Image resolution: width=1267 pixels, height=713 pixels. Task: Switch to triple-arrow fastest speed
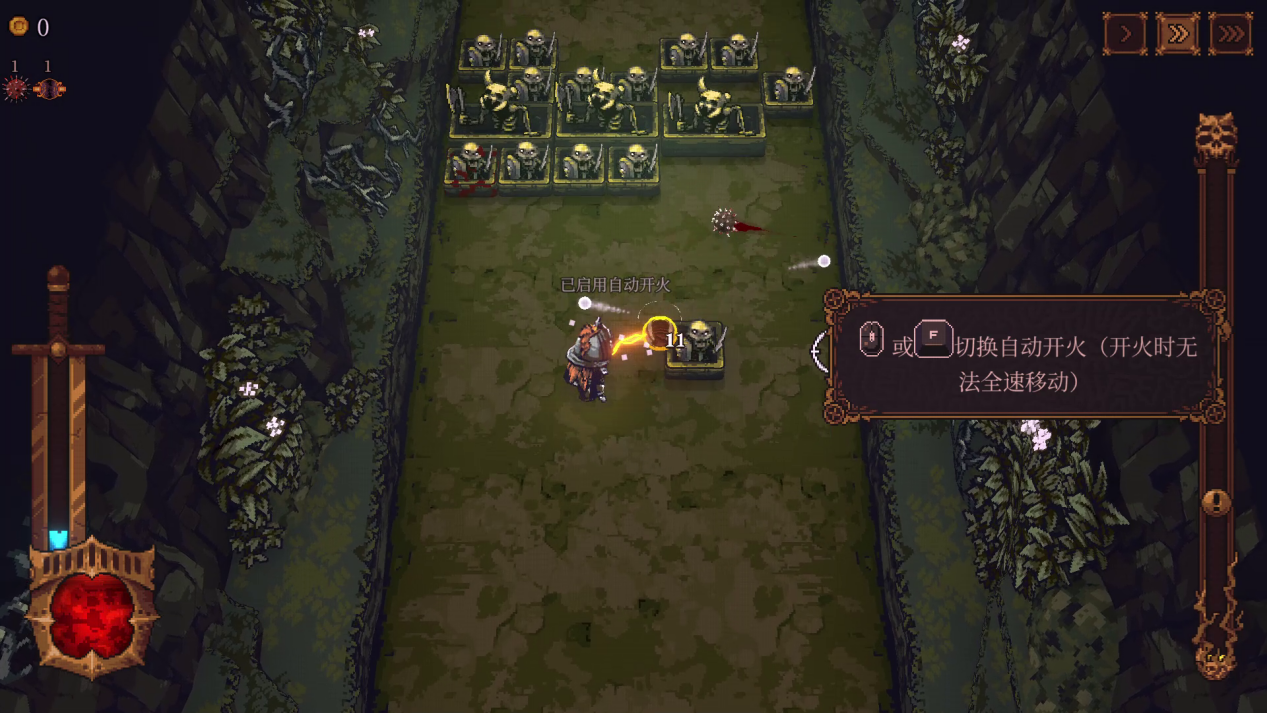1231,34
